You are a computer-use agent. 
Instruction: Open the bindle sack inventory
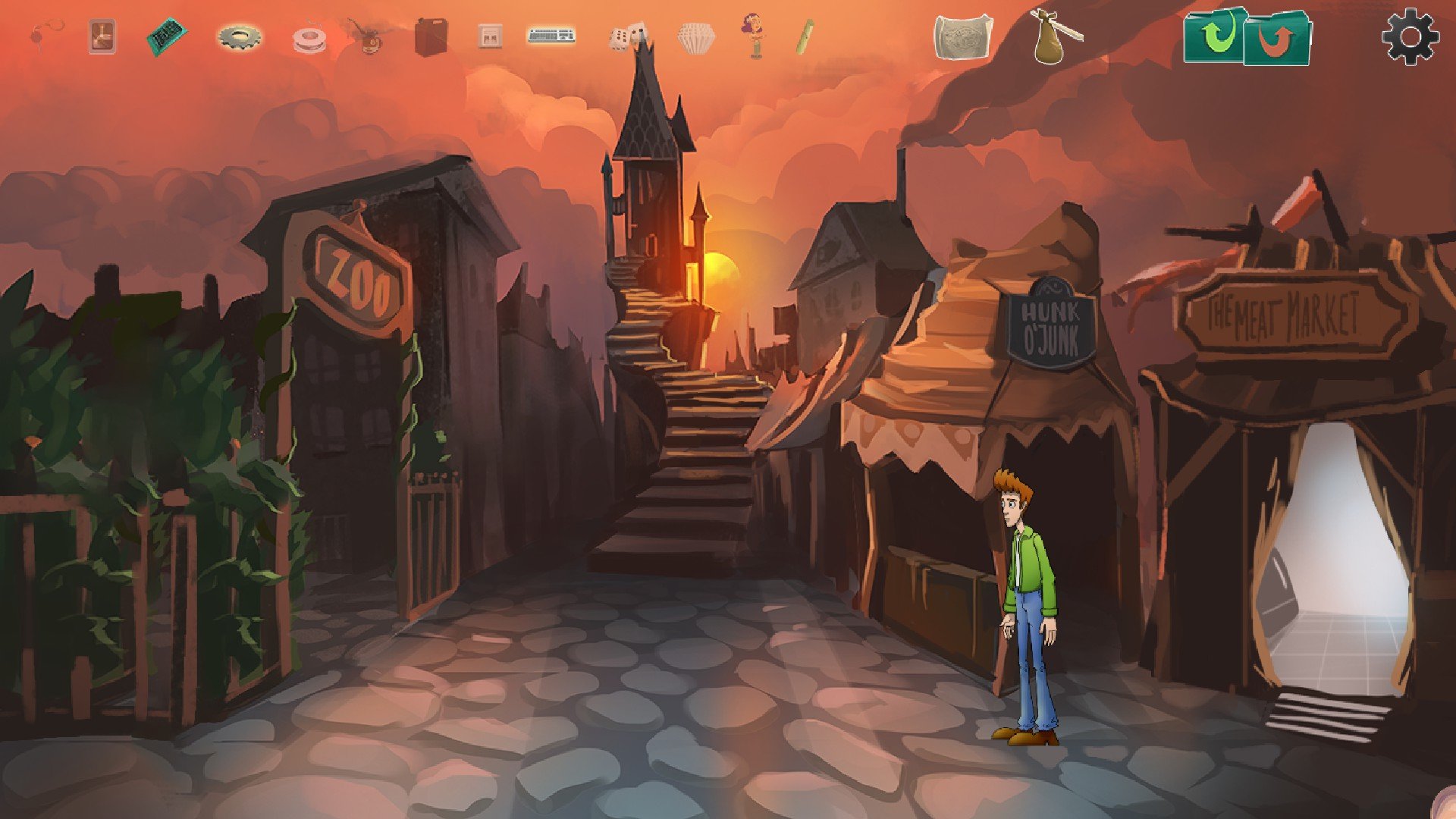coord(1054,37)
